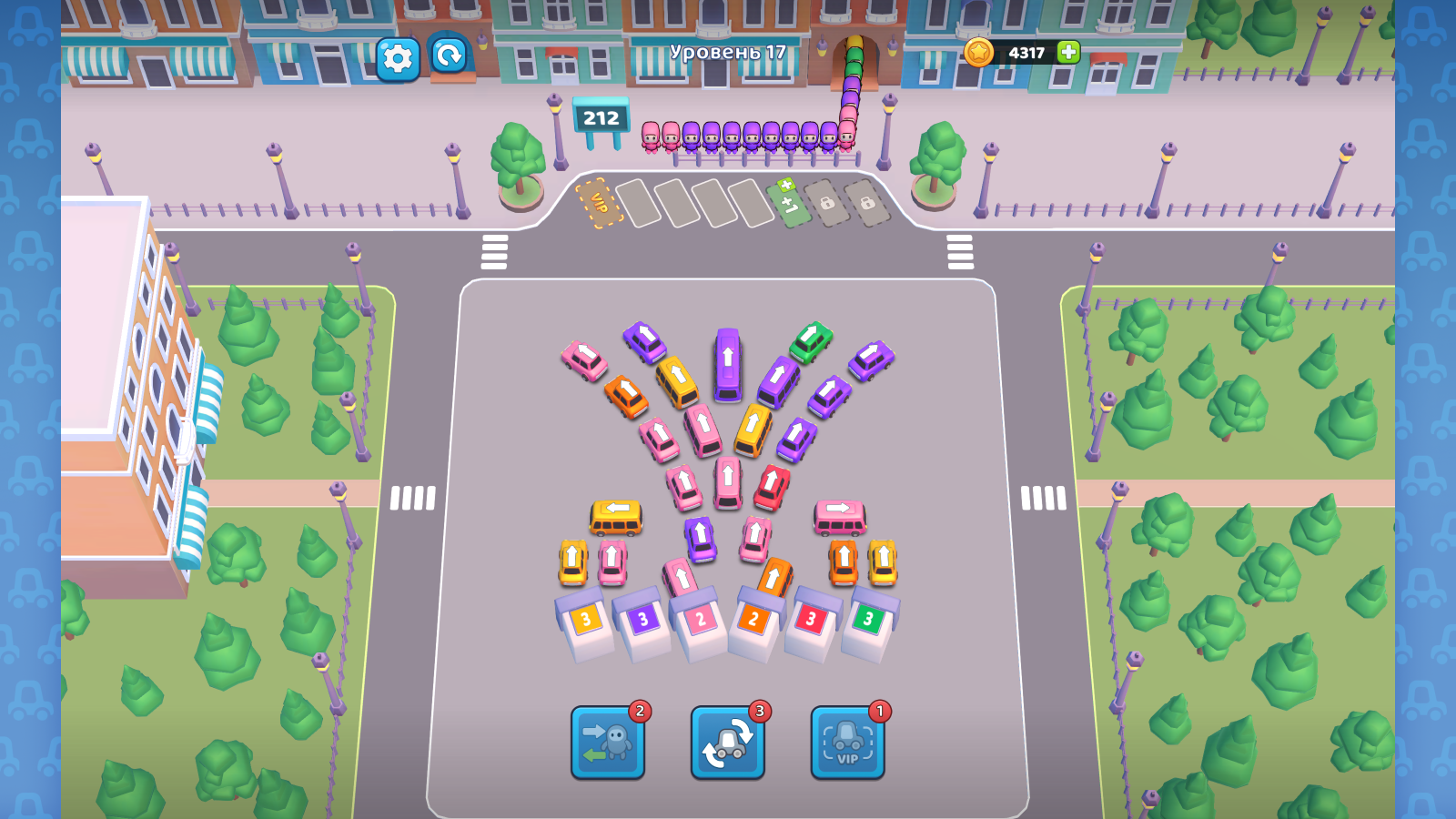The height and width of the screenshot is (819, 1456).
Task: Tap the level restart arrow icon
Action: click(x=445, y=57)
